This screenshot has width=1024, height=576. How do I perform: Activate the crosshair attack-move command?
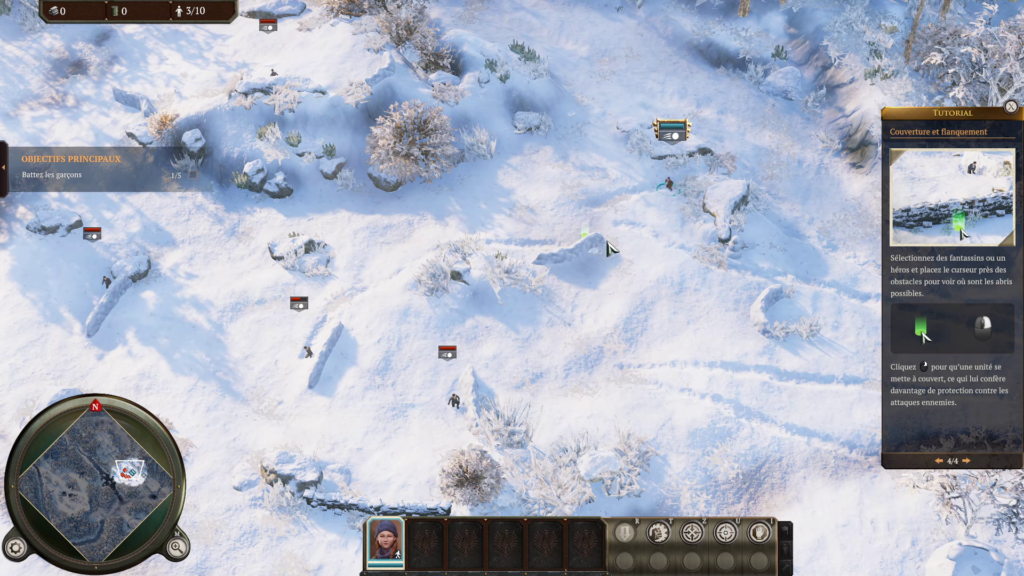[692, 532]
